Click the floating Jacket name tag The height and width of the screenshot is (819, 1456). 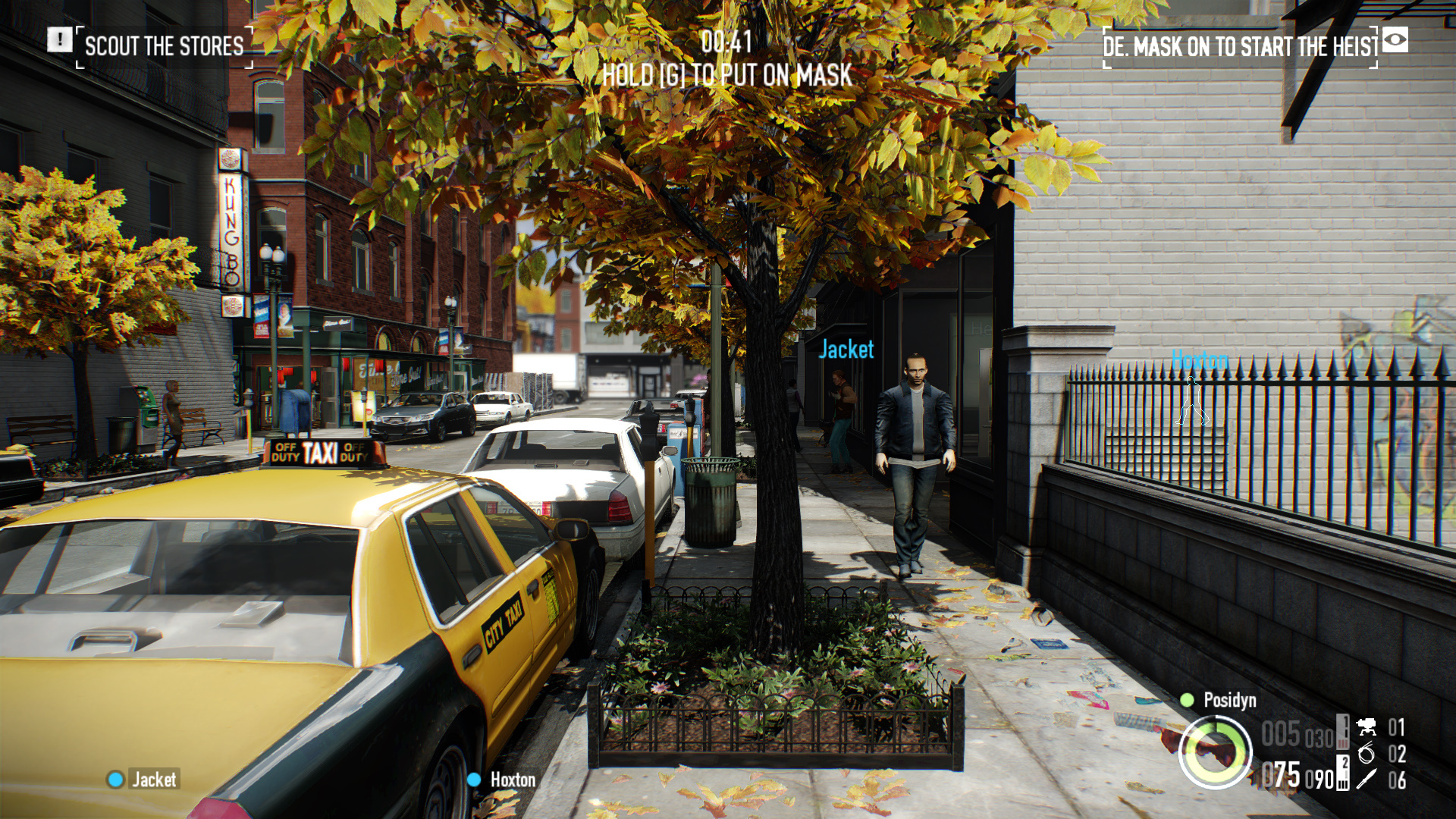[846, 350]
